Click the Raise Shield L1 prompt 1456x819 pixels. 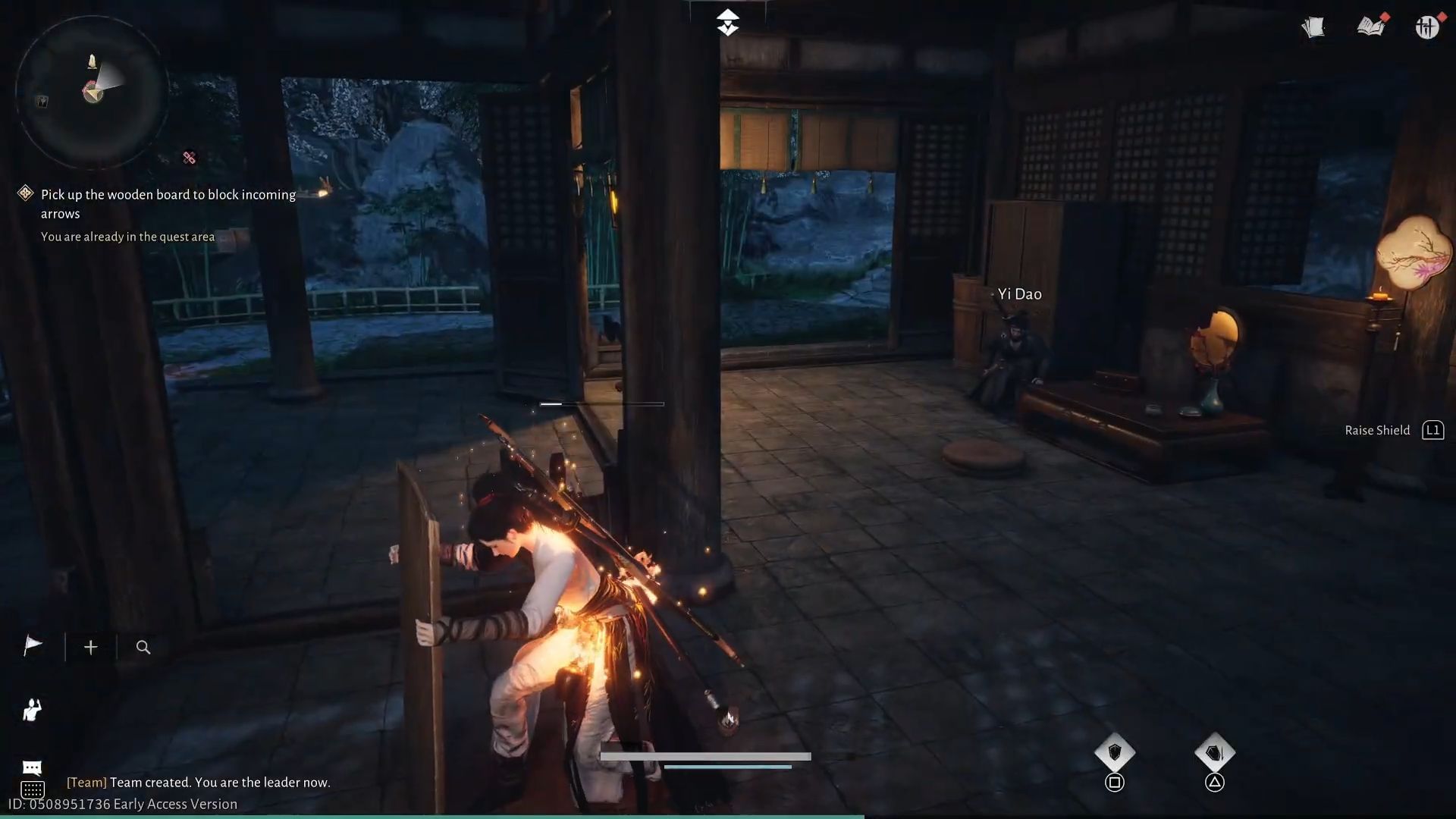click(1394, 430)
